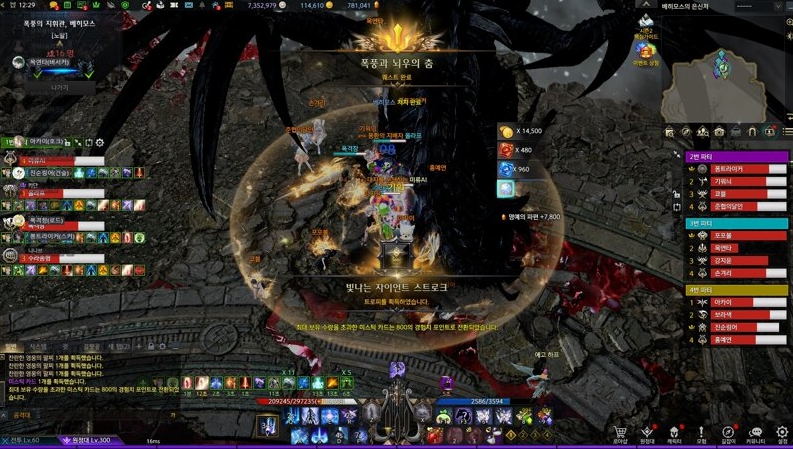Use the red health potion slot

point(433,435)
